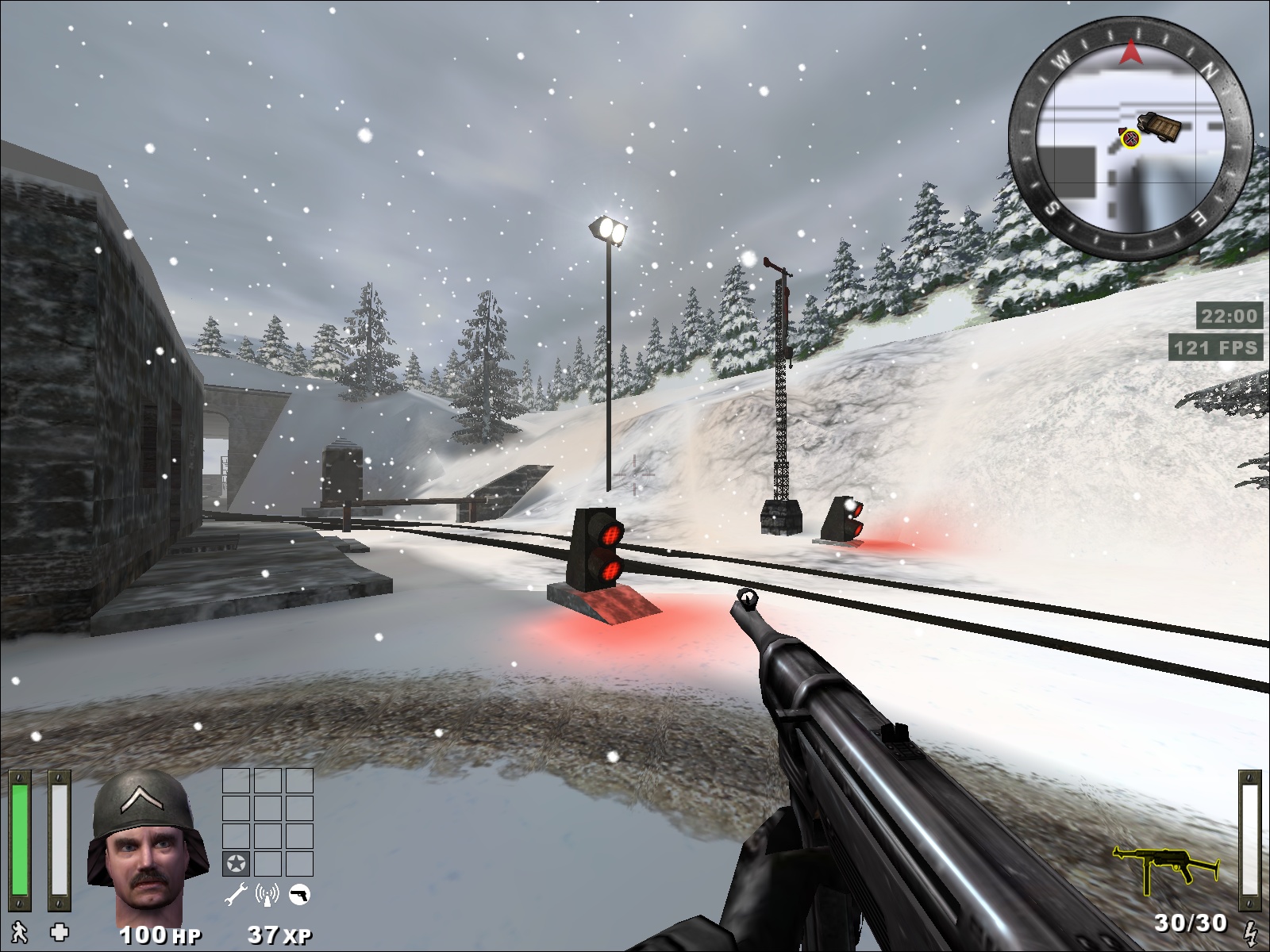Click the pistol light weapons skill icon

click(x=299, y=896)
